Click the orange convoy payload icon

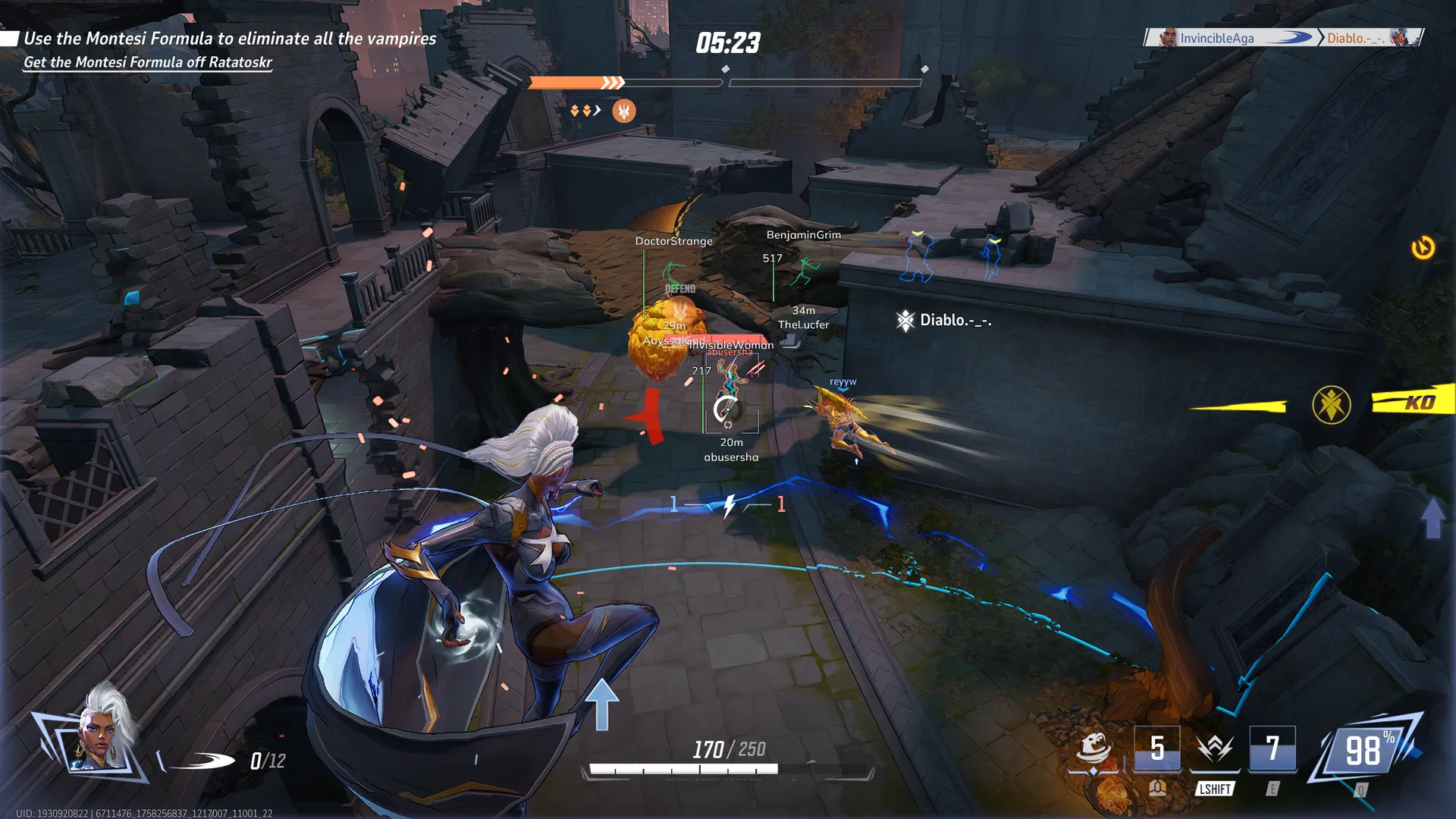click(x=623, y=111)
